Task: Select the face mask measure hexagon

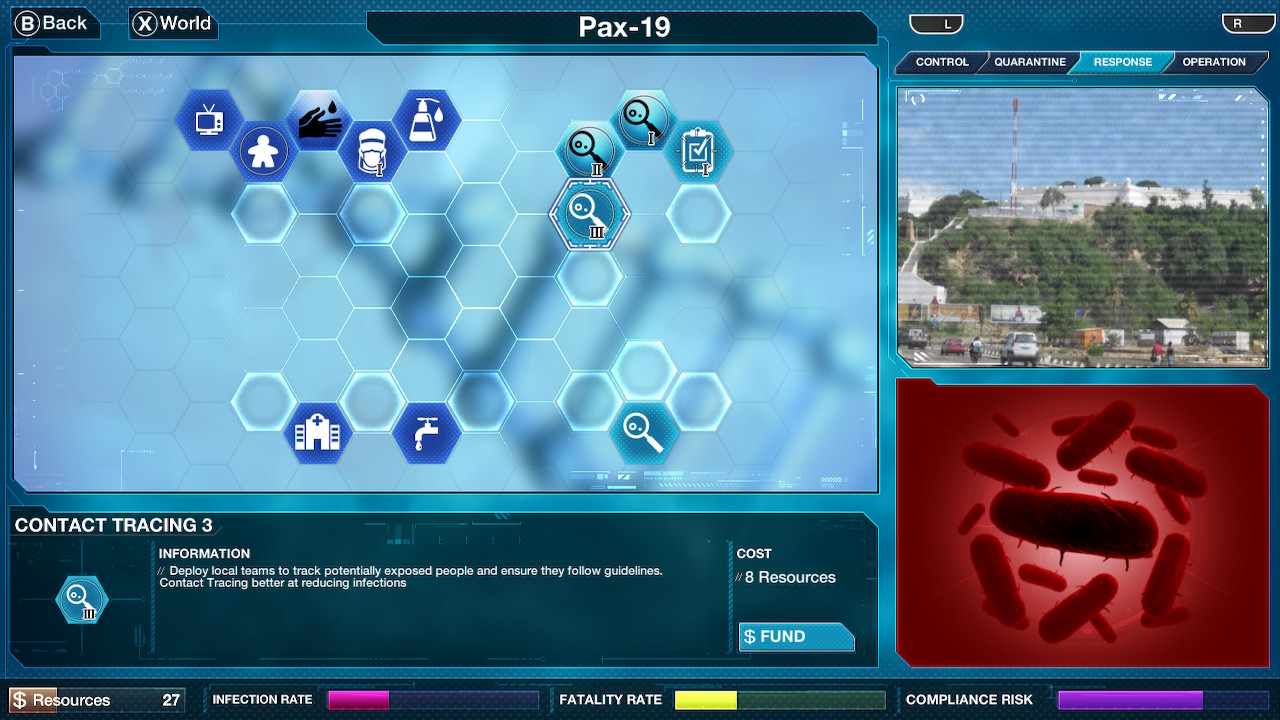Action: click(373, 150)
